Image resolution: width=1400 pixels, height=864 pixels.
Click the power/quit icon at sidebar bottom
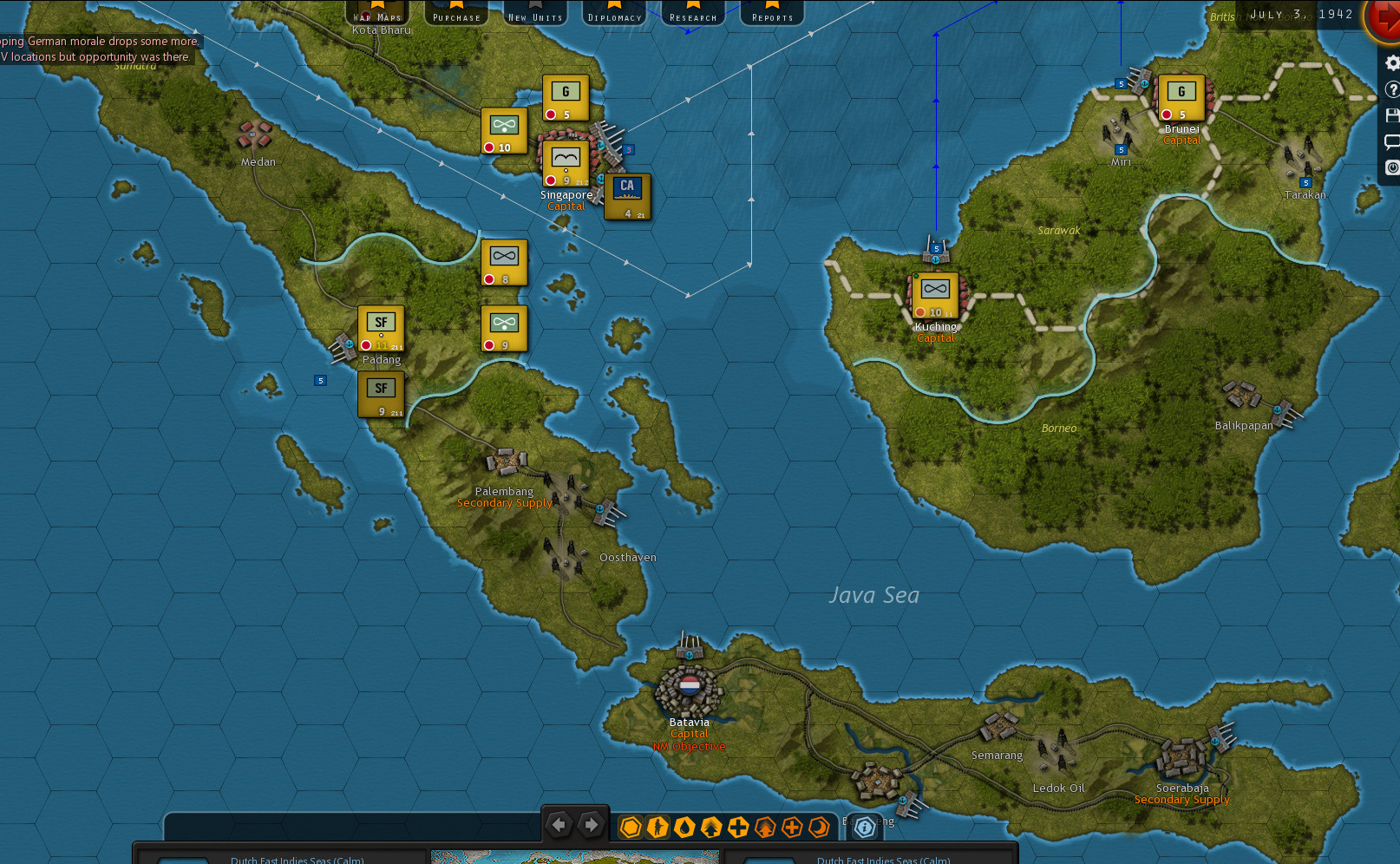point(1392,167)
